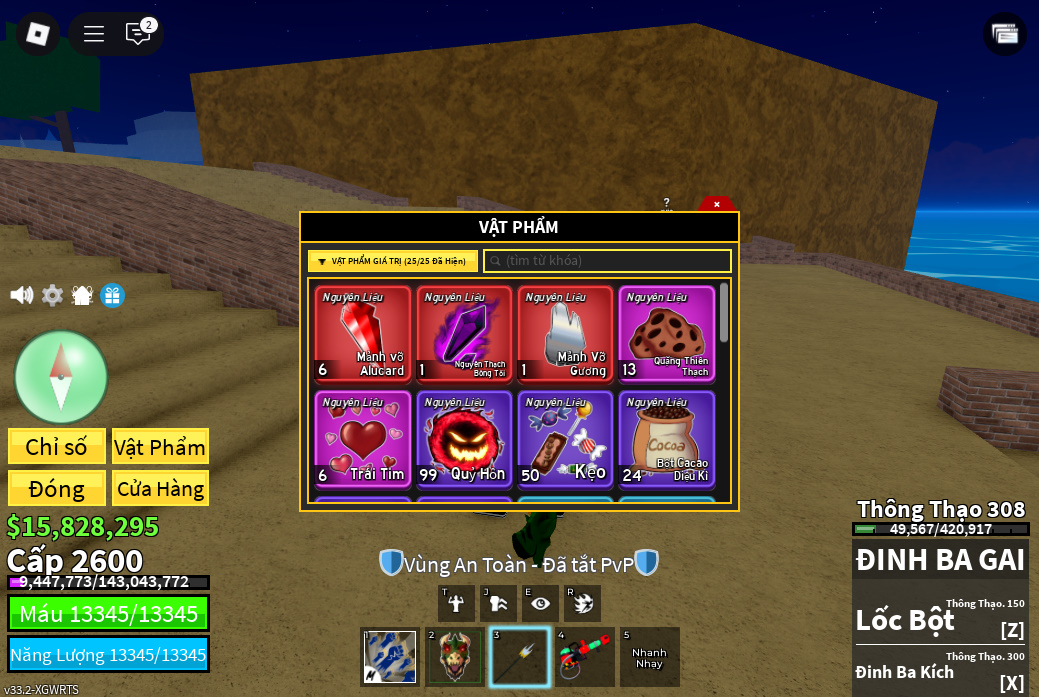Choose the Quỷ Hồn item slot
This screenshot has height=697, width=1039.
[464, 439]
